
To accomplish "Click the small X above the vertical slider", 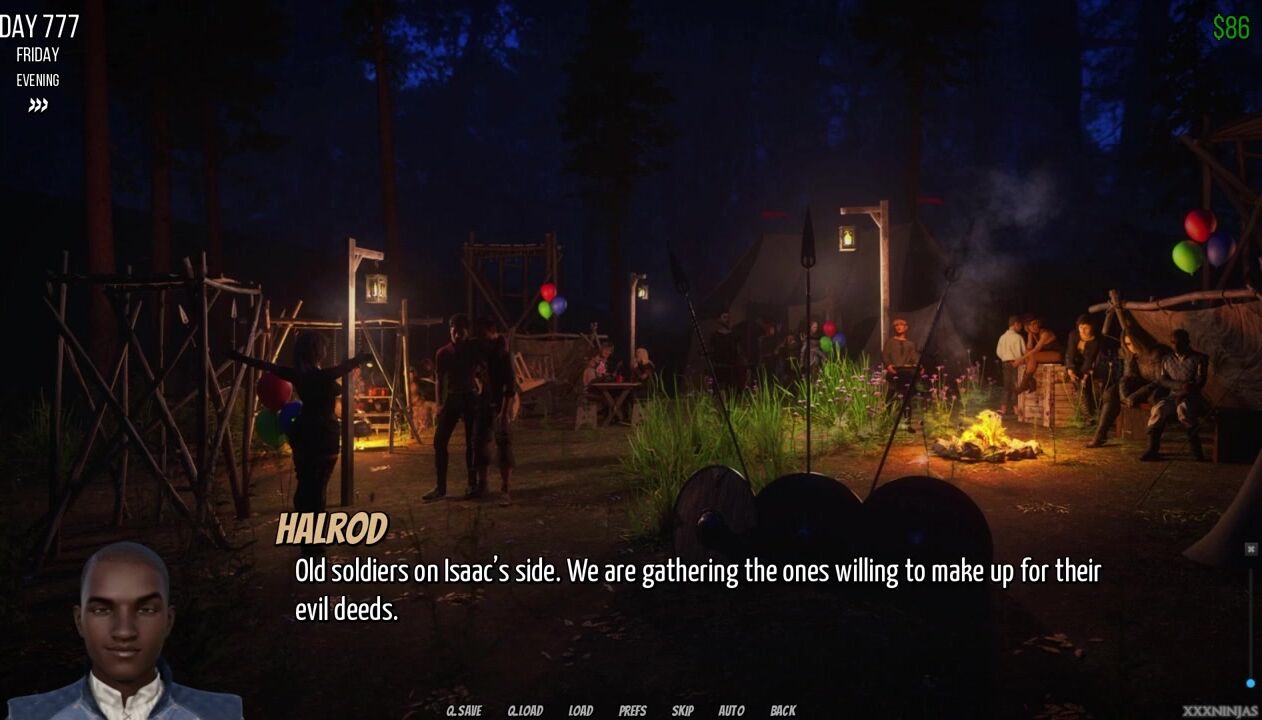I will coord(1250,549).
